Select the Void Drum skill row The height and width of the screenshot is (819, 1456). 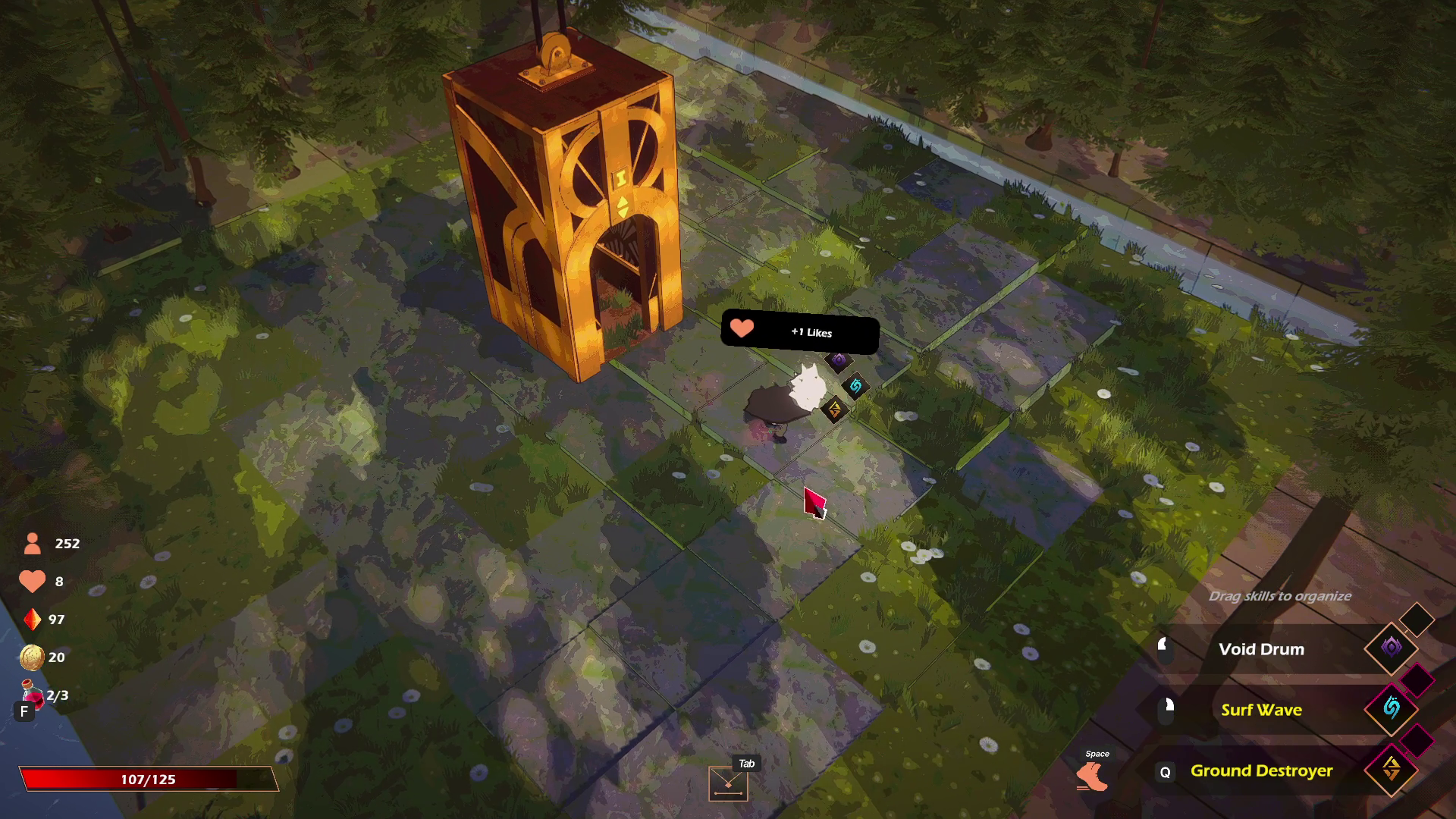click(x=1261, y=649)
